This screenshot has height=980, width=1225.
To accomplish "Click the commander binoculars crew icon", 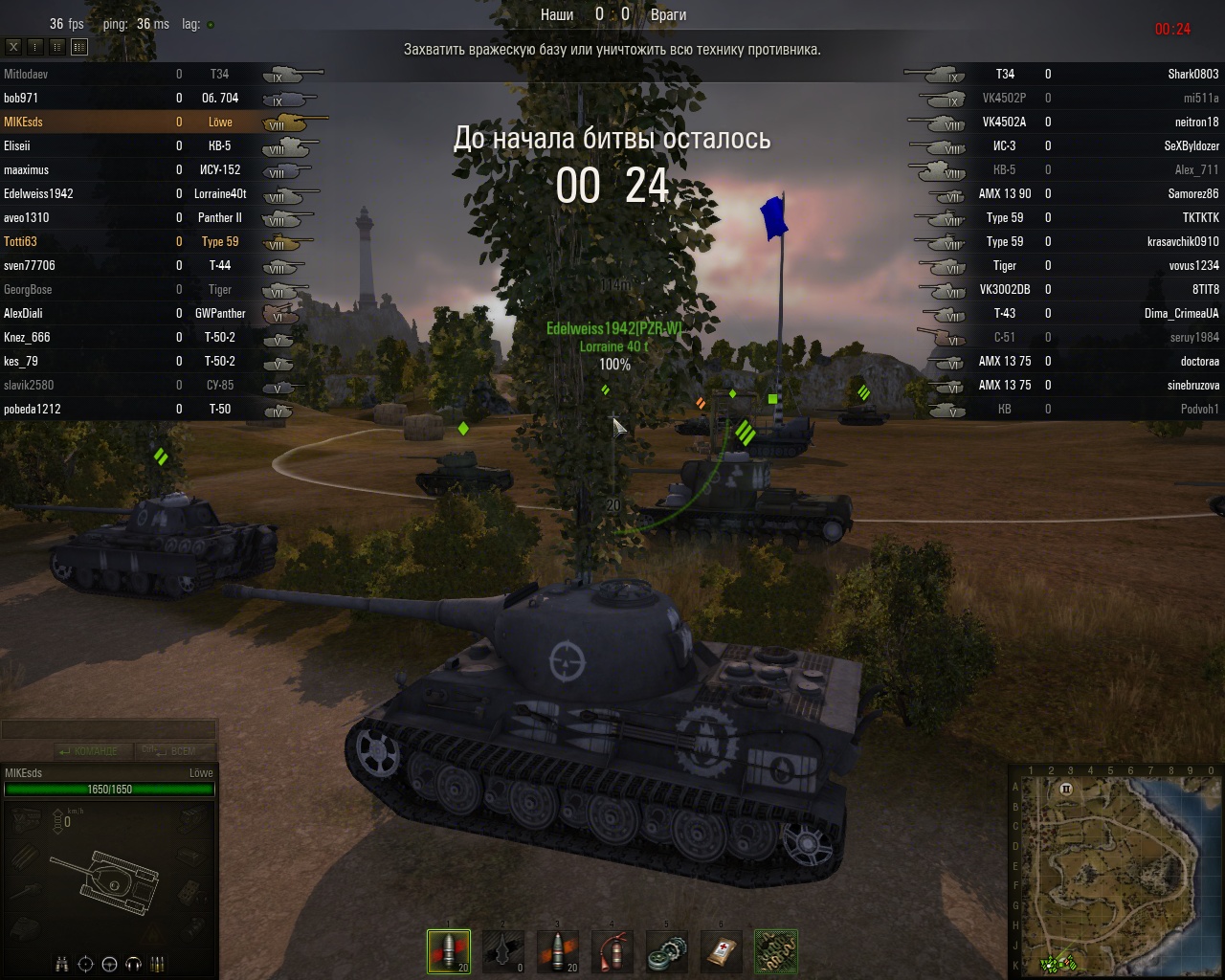I will (62, 964).
